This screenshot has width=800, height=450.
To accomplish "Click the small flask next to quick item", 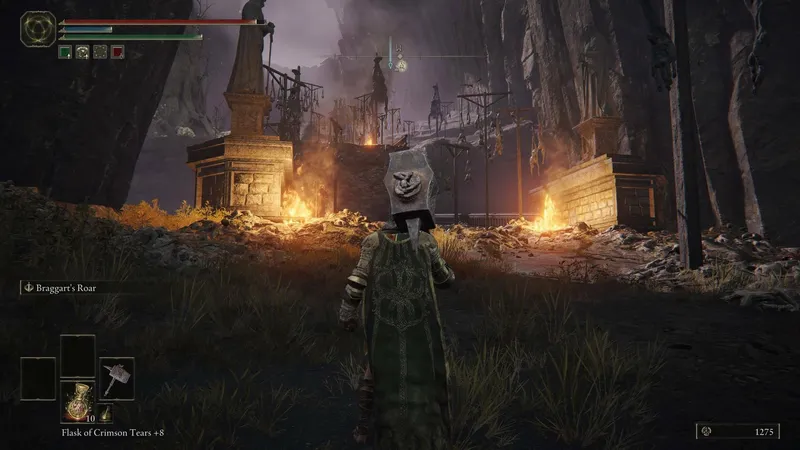I will pyautogui.click(x=103, y=413).
